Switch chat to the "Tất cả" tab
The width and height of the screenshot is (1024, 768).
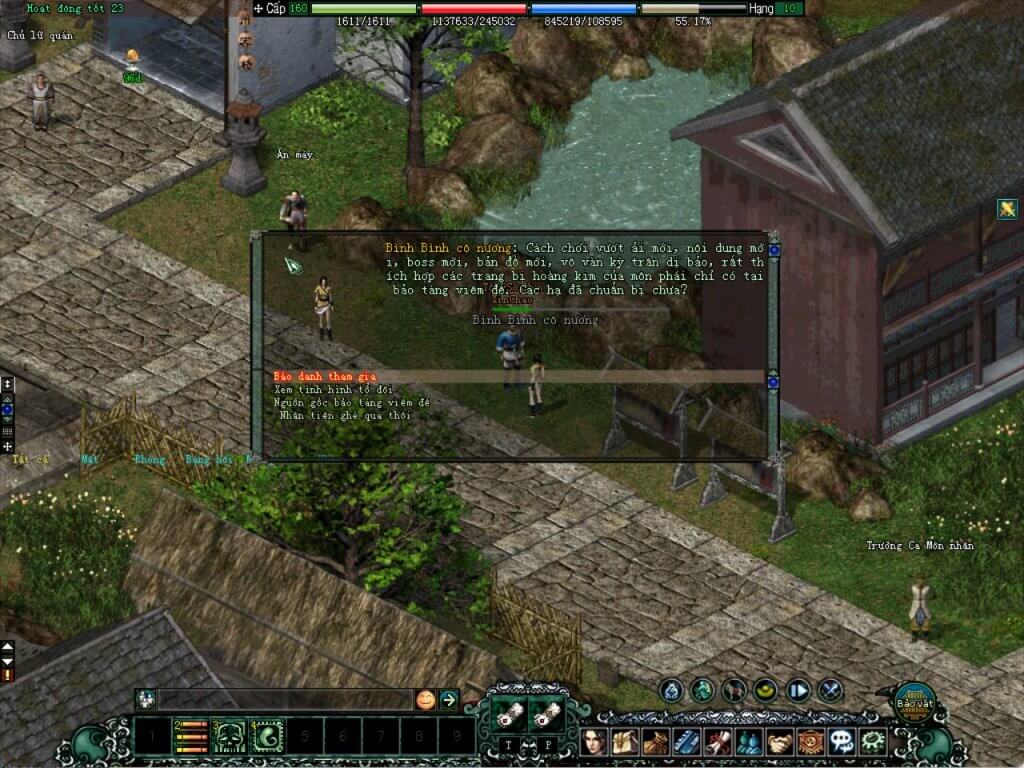(x=31, y=460)
